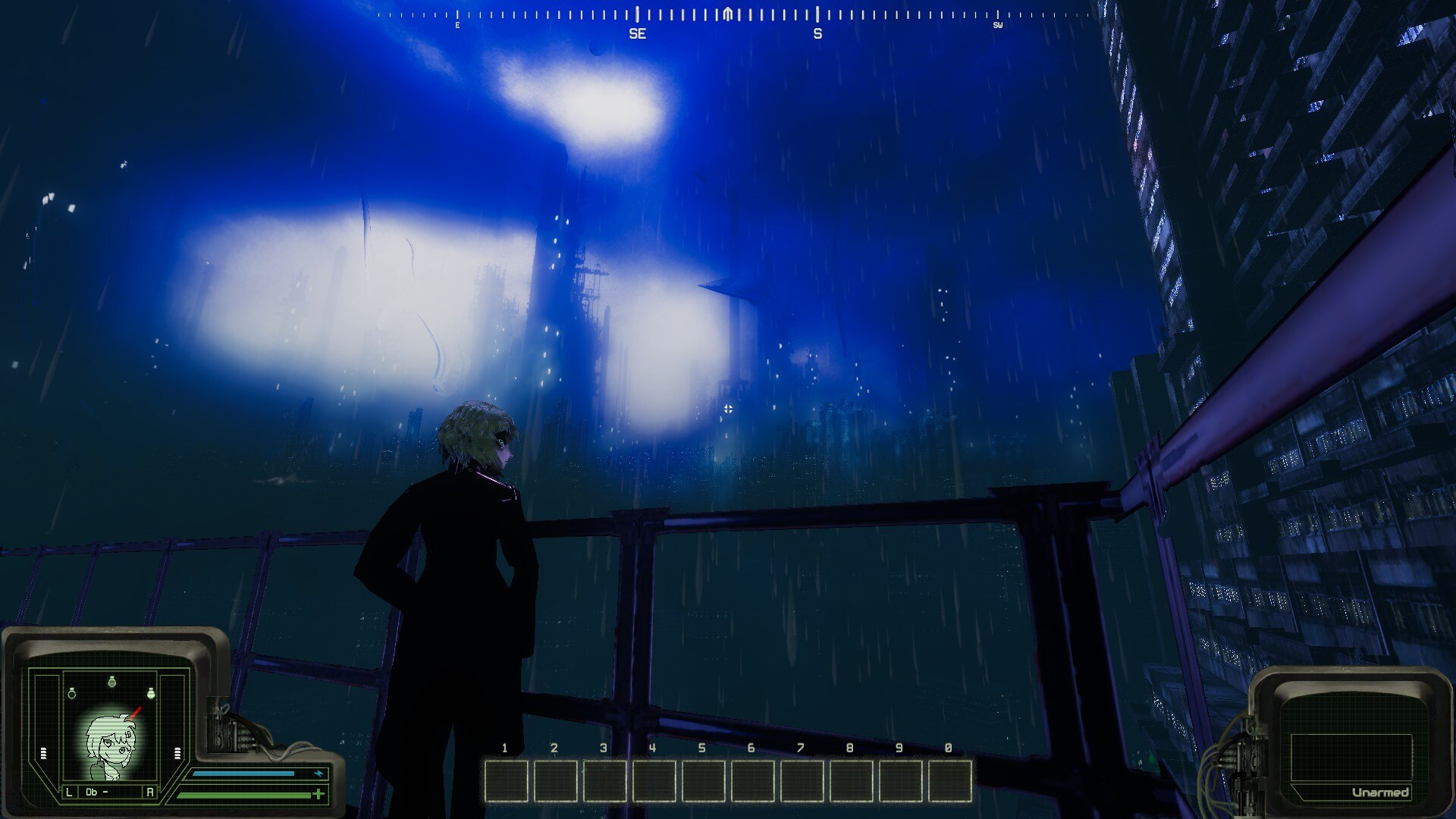Pick hotbar slot number 0

(950, 781)
